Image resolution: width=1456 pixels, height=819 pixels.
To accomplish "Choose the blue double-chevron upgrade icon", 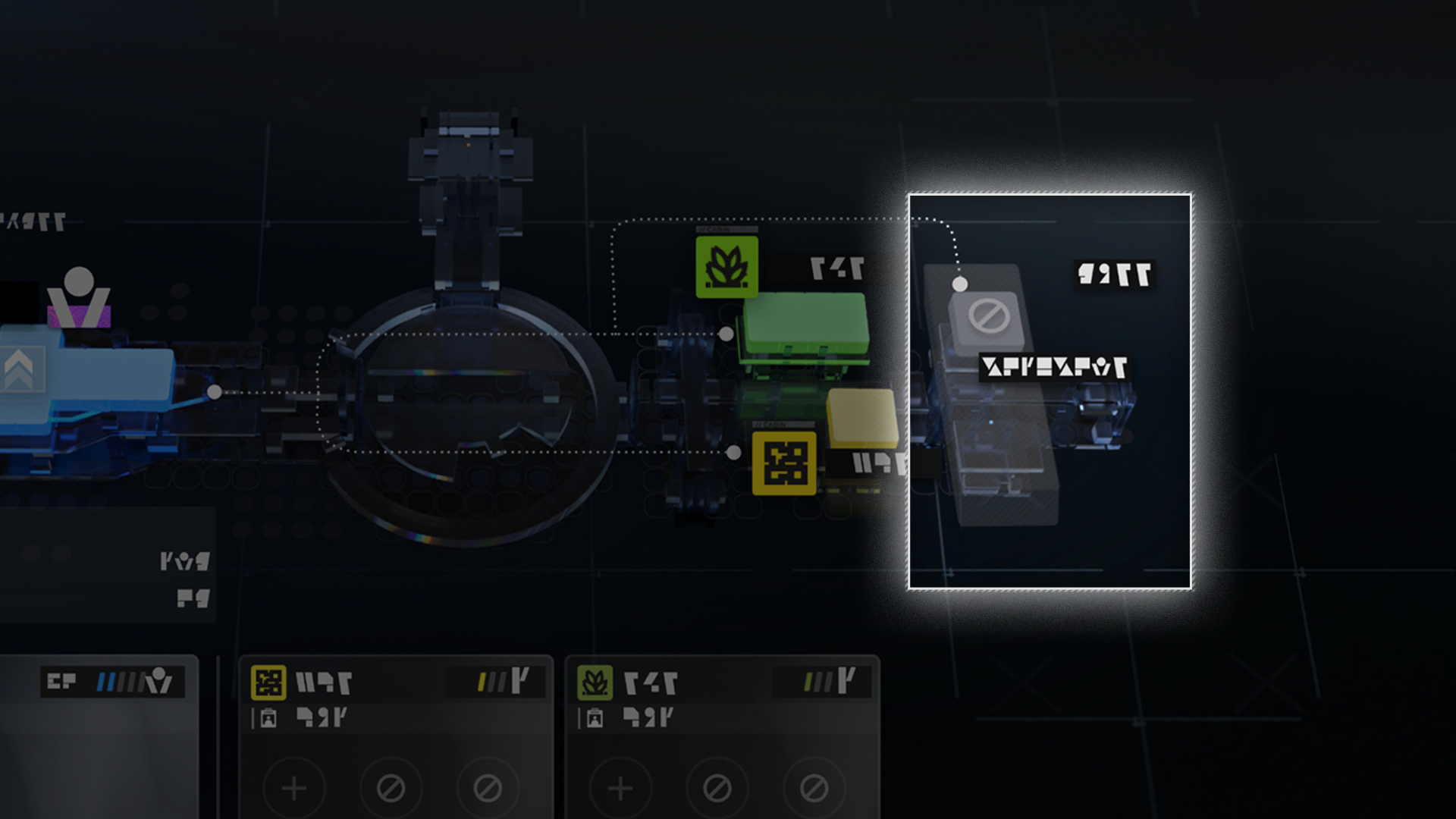I will coord(20,369).
